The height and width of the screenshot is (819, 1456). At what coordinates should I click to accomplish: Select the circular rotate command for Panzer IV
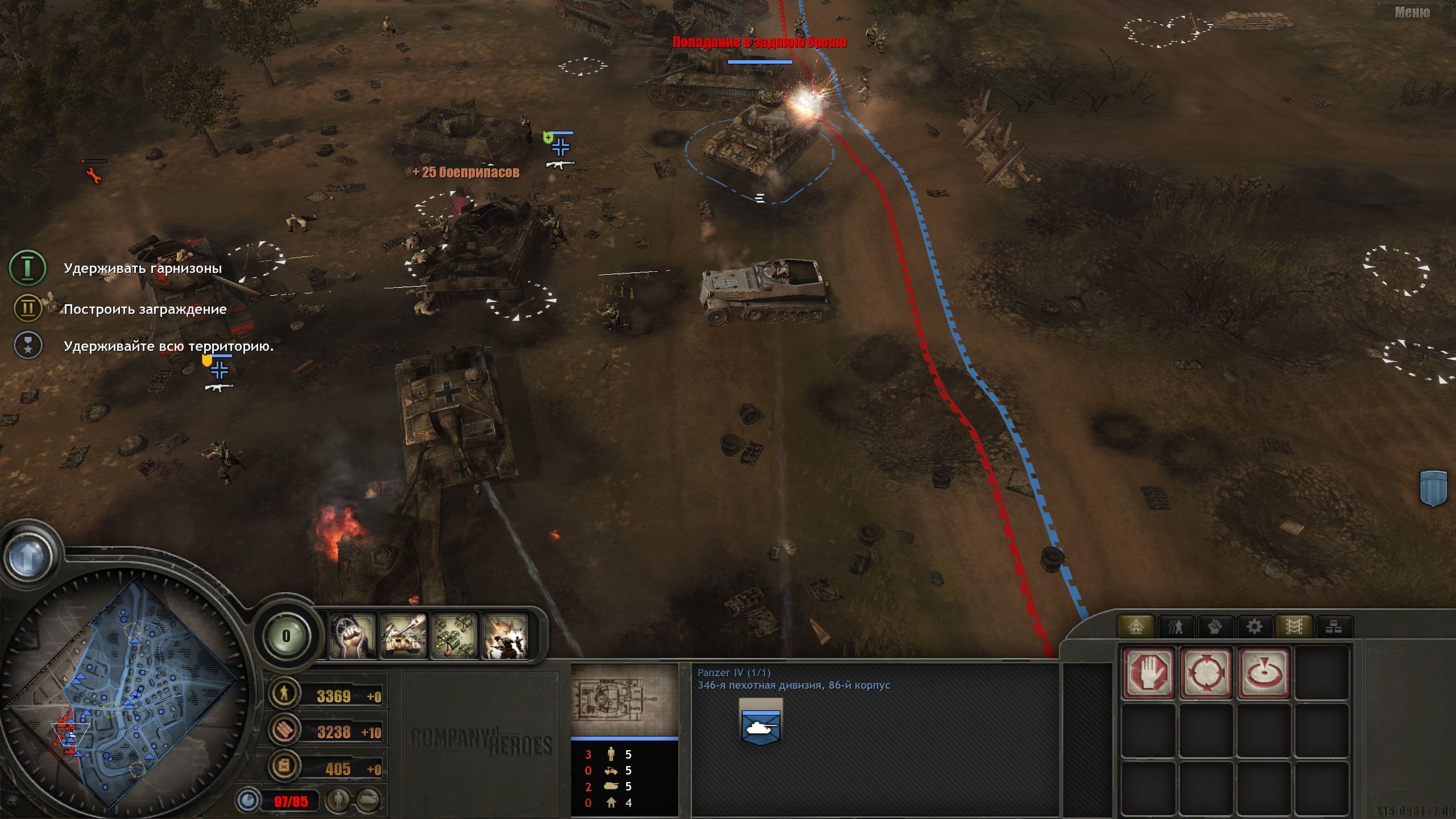pos(1205,672)
